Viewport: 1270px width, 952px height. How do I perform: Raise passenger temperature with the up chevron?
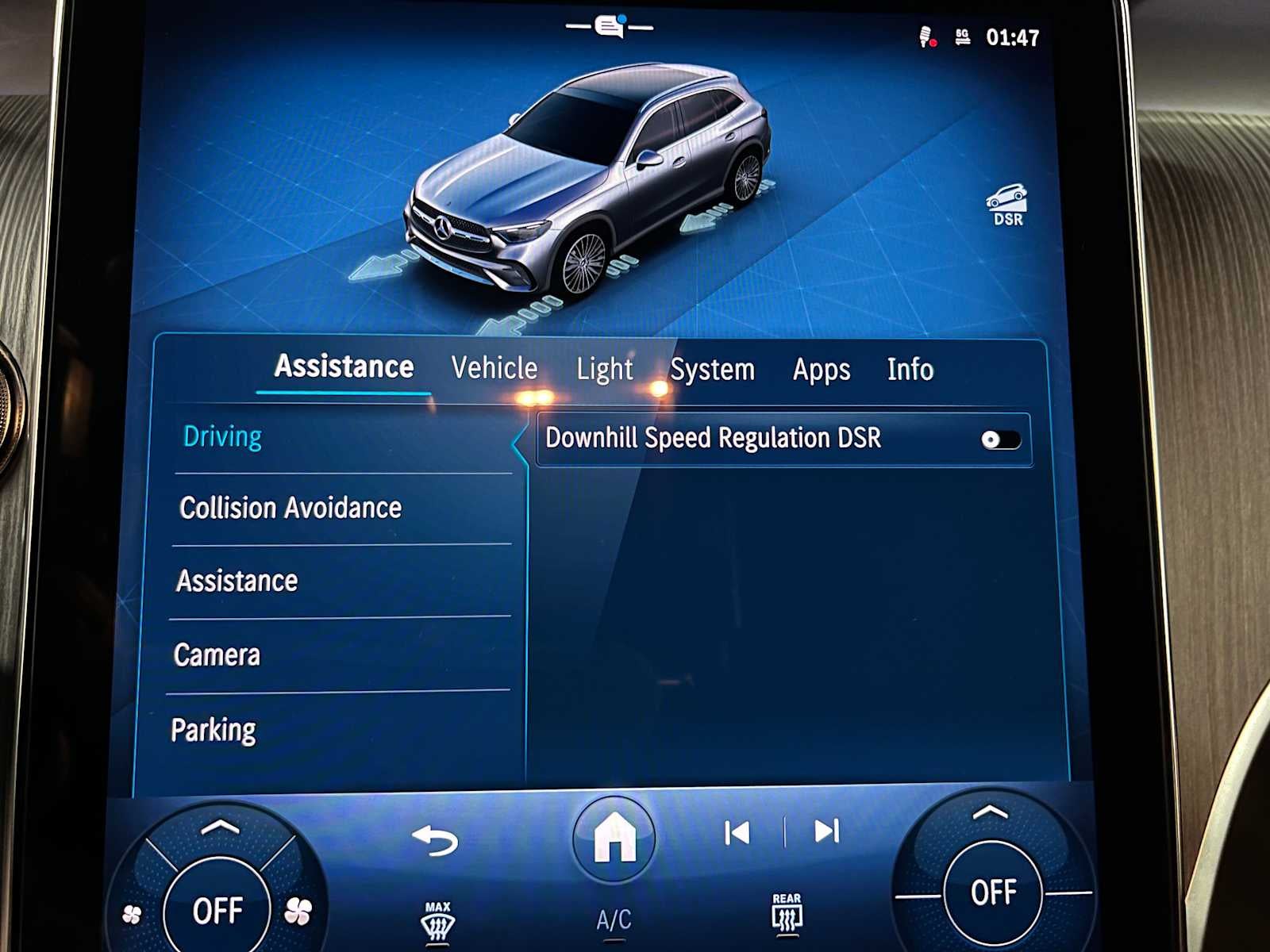tap(989, 812)
